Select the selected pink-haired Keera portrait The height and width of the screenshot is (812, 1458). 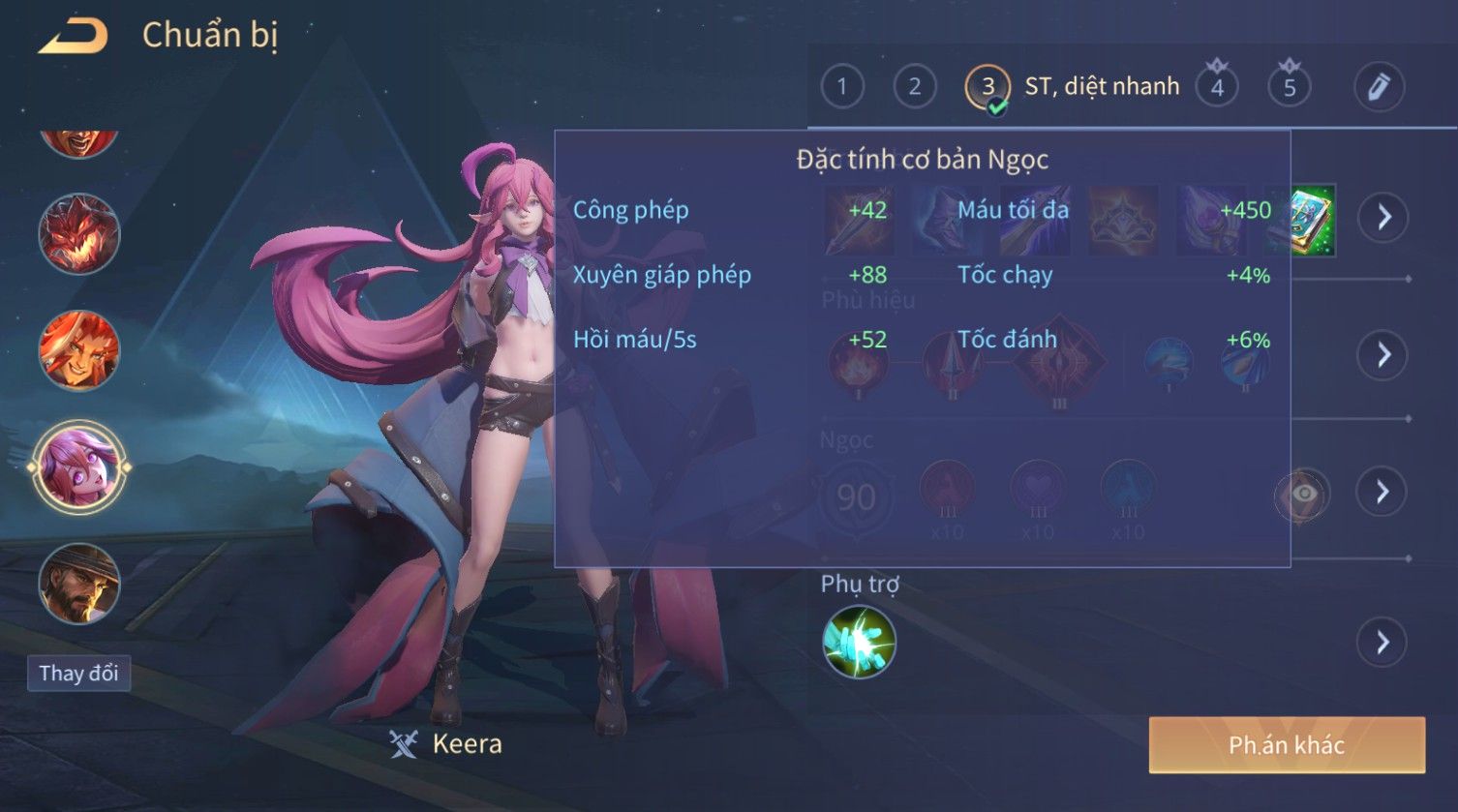click(x=78, y=467)
